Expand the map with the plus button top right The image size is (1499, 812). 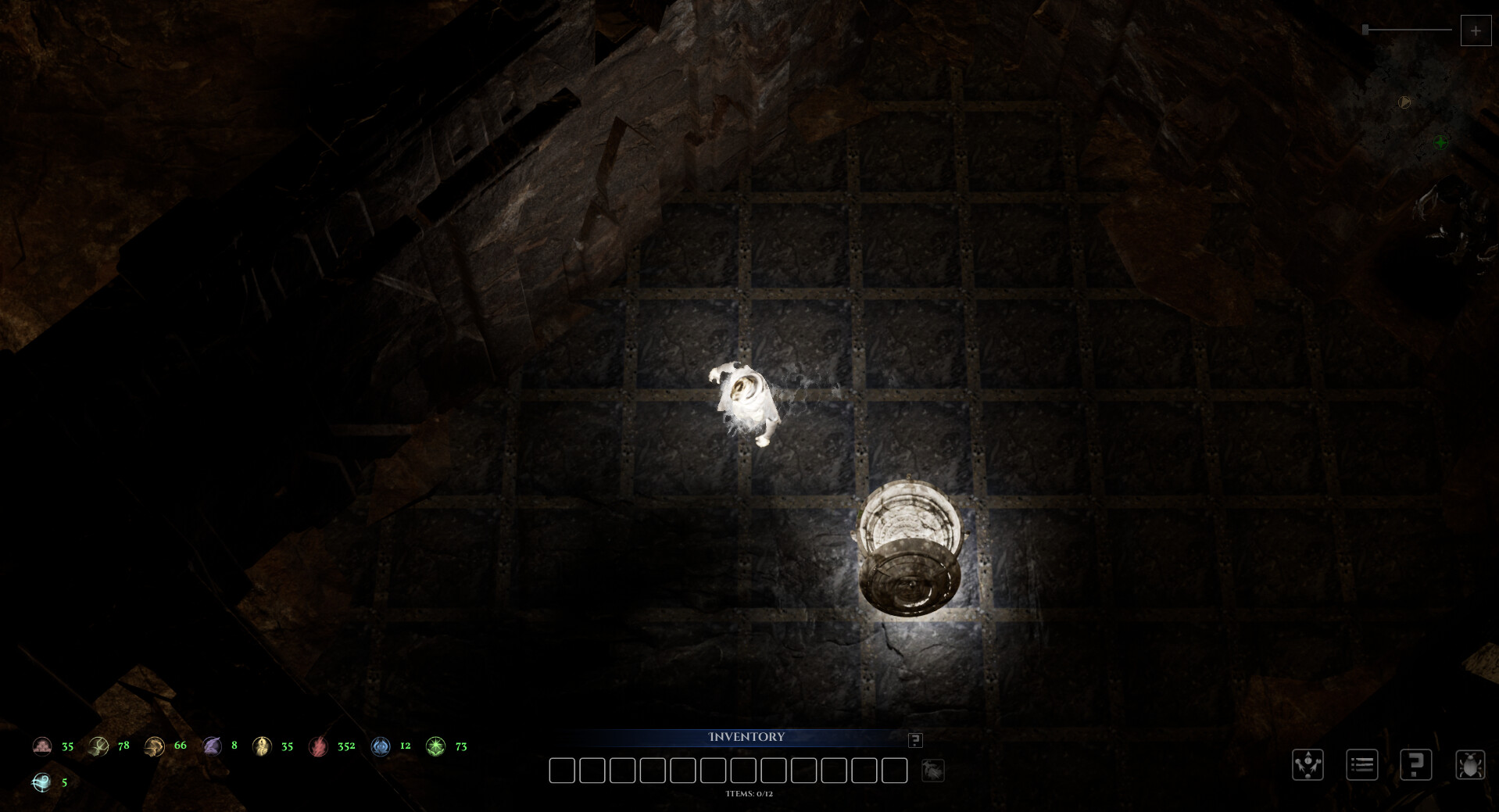[1476, 30]
